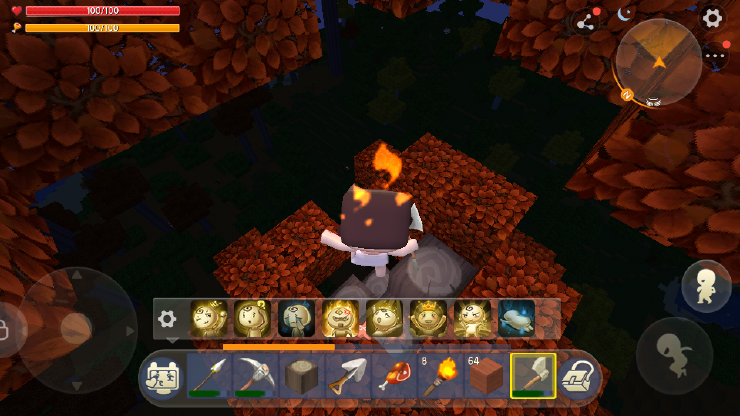Screen dimensions: 740x416
Task: Use the crowned character emote
Action: (428, 319)
